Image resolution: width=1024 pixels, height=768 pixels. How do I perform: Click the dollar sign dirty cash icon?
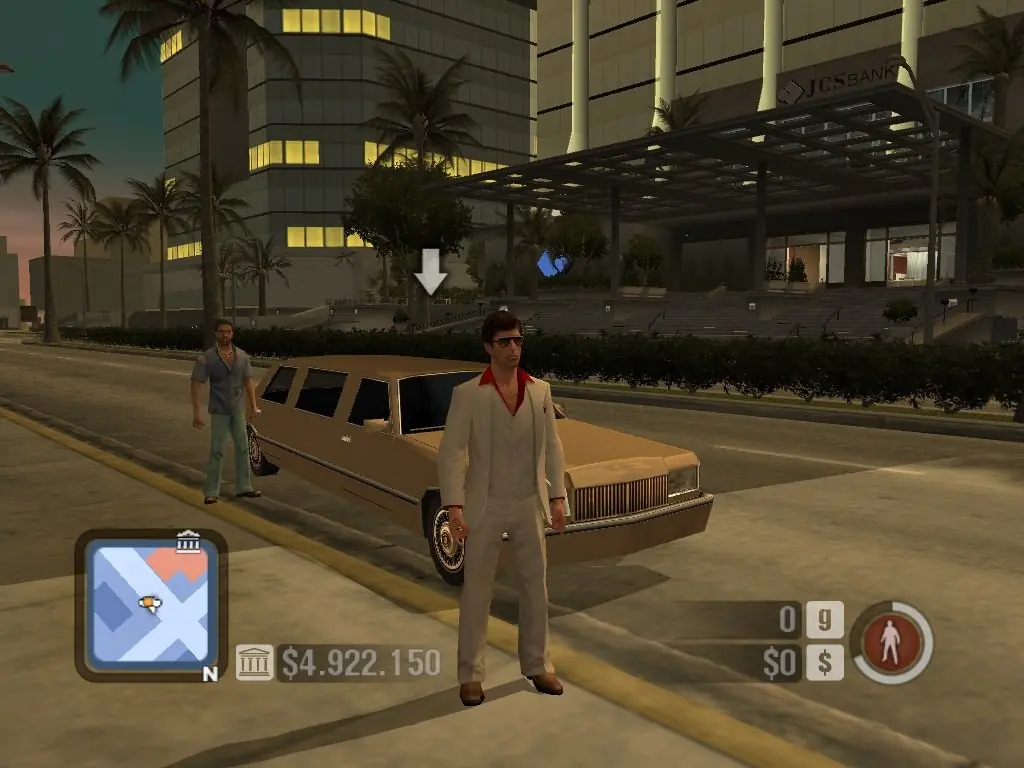click(824, 662)
